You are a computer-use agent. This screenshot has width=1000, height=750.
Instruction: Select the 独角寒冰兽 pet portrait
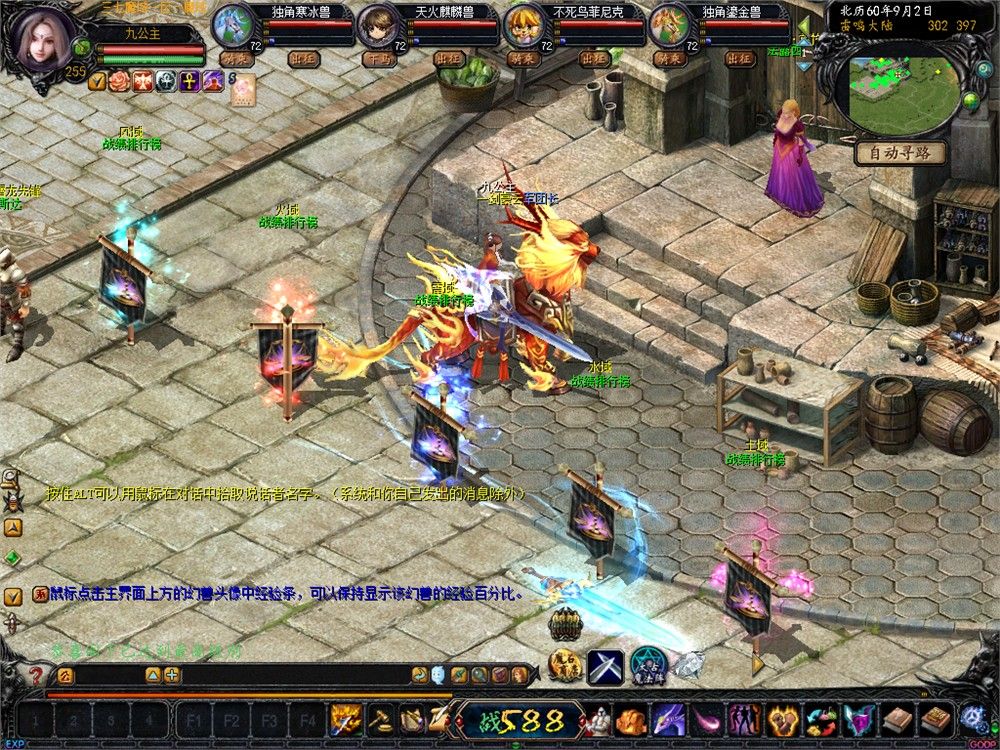[233, 25]
